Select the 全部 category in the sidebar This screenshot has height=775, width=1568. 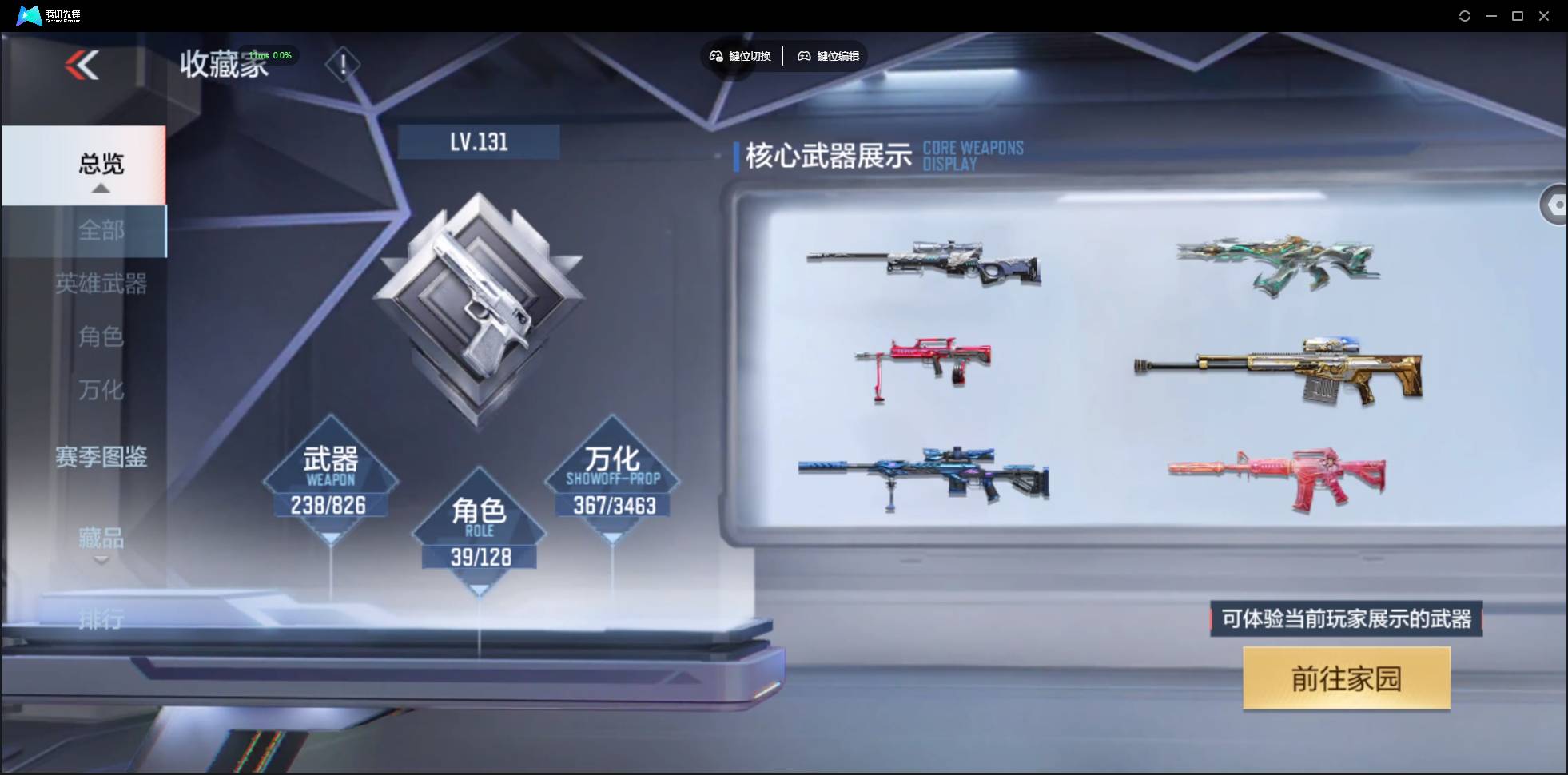101,232
